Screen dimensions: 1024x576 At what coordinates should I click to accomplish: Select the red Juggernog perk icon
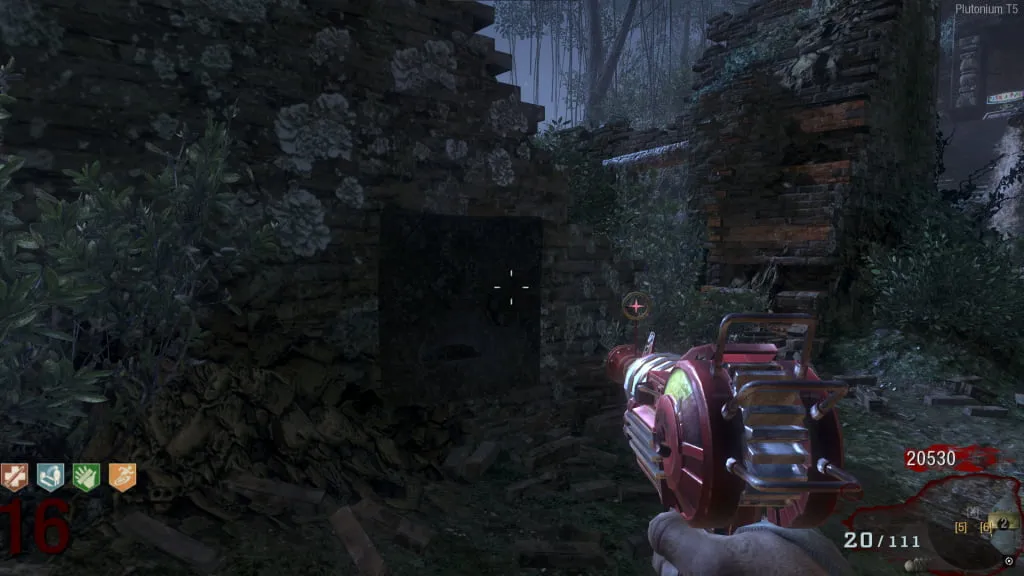click(14, 478)
